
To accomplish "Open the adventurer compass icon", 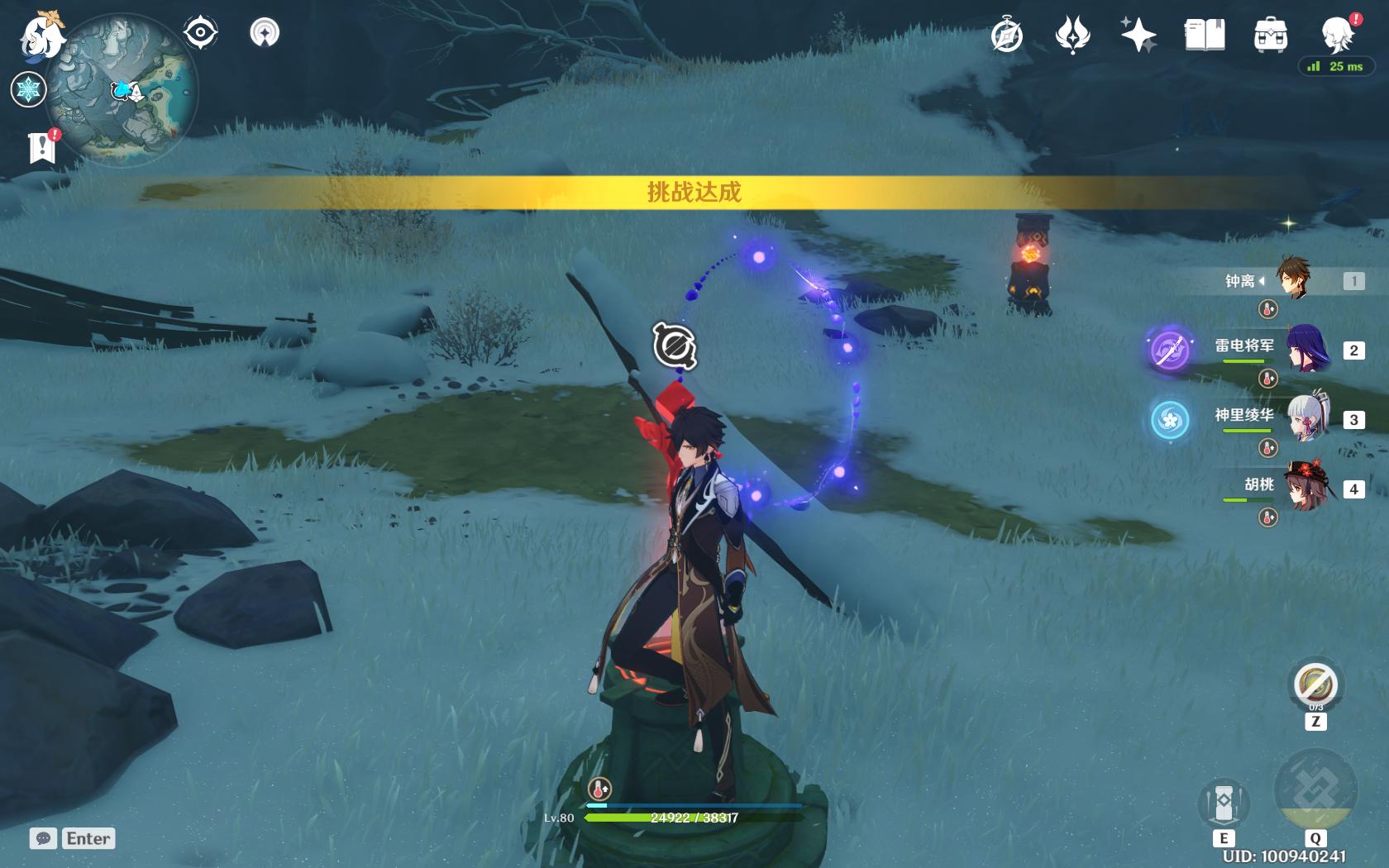I will (x=1007, y=36).
